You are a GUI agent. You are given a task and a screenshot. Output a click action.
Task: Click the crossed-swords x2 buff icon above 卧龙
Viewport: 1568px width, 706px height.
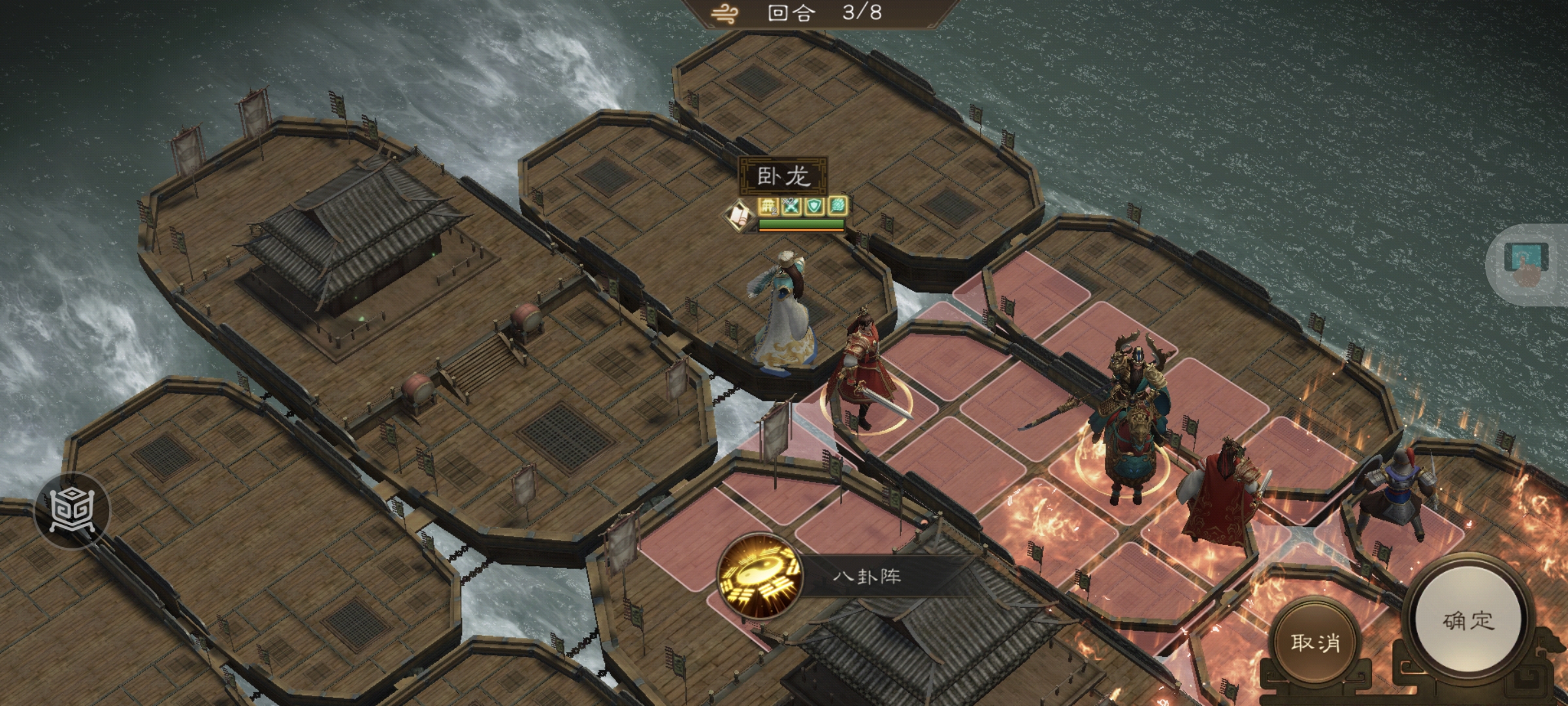(x=791, y=207)
